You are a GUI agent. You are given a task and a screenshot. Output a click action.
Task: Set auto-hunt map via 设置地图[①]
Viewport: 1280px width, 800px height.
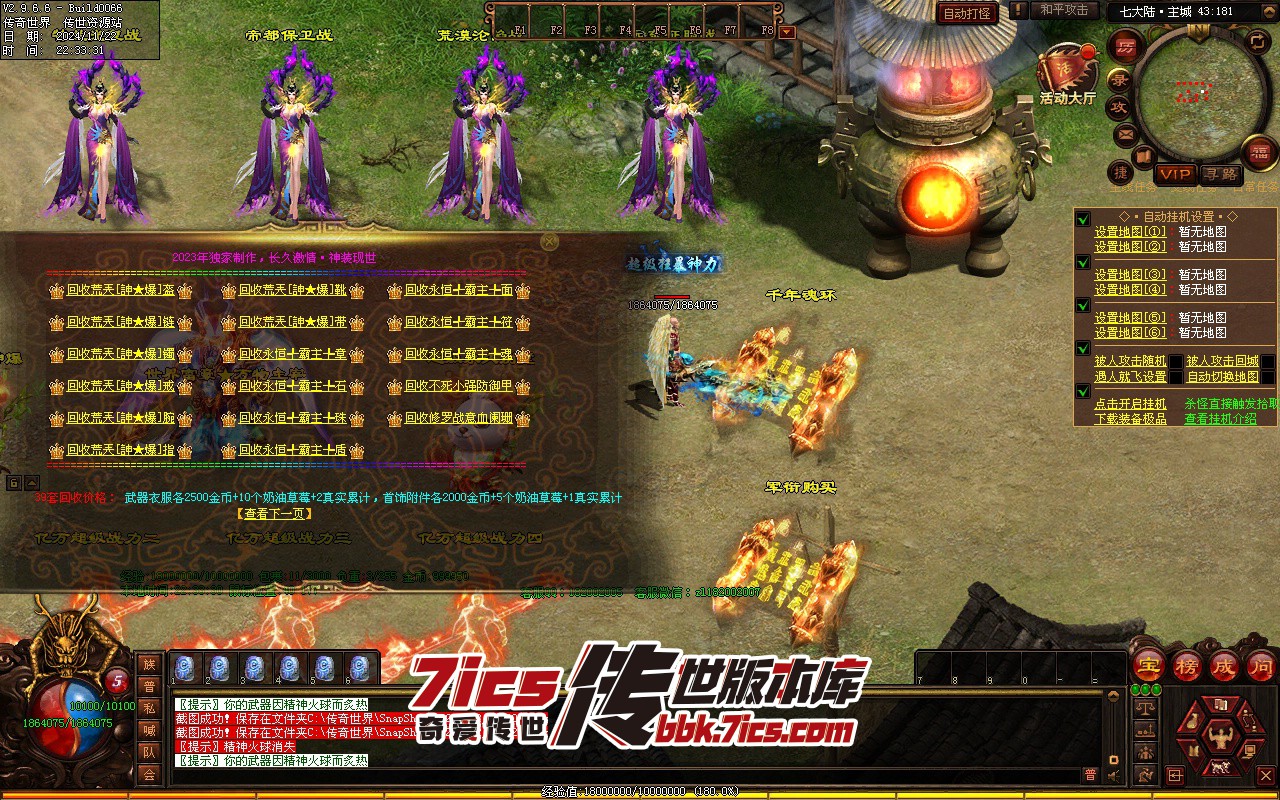point(1130,232)
